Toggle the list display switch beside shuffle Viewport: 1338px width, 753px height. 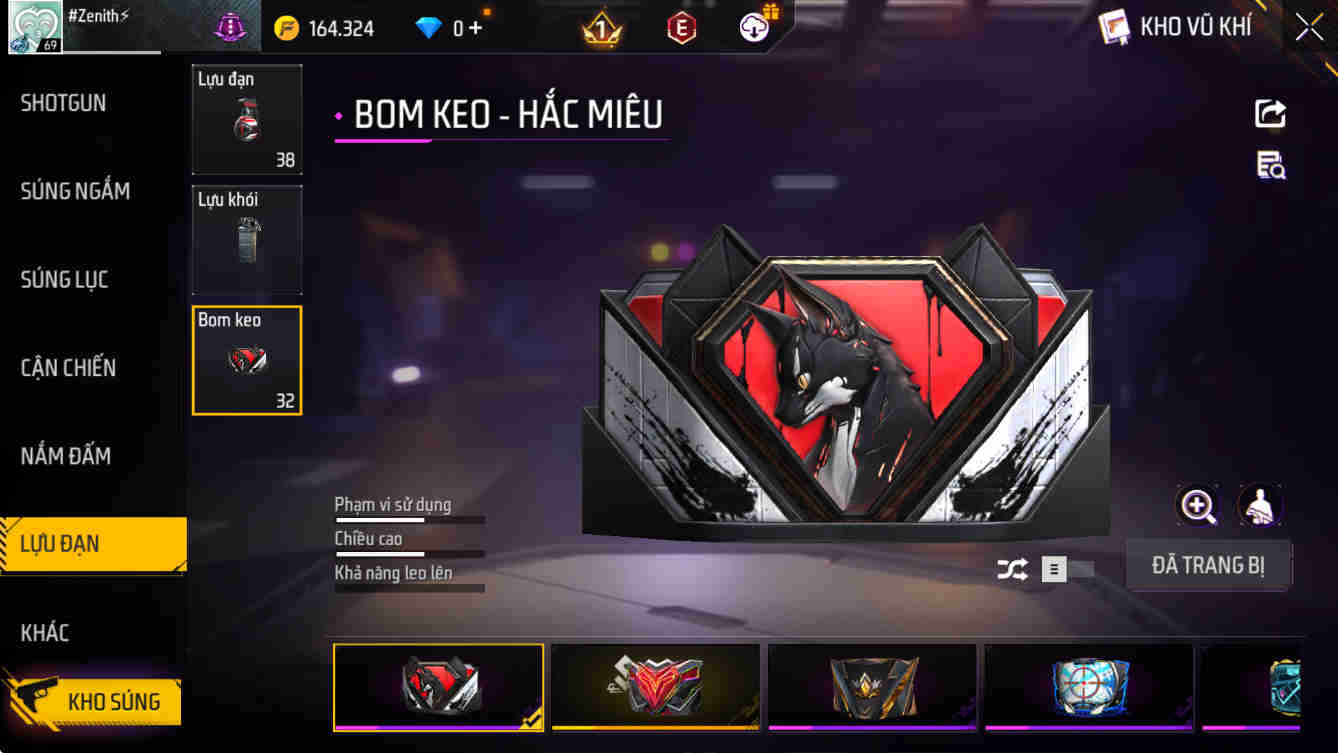[1053, 567]
